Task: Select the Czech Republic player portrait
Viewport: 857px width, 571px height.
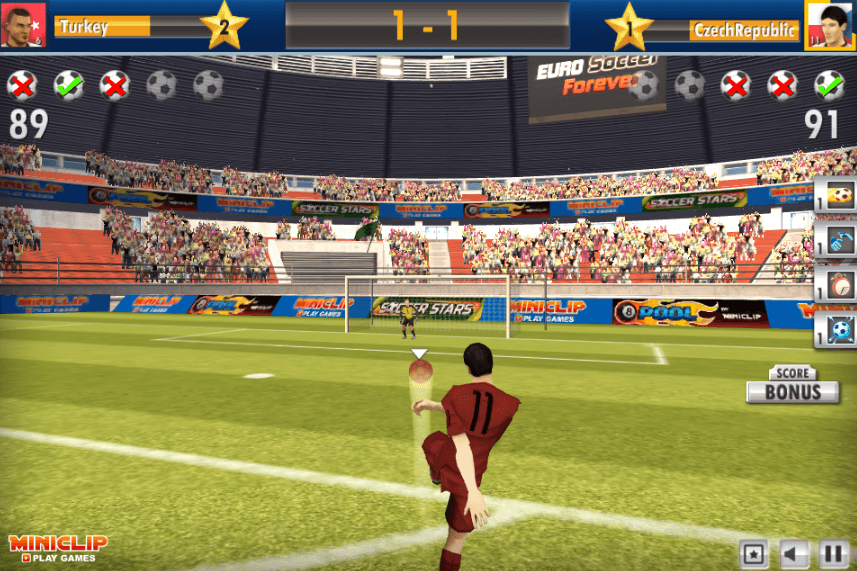Action: [x=830, y=25]
